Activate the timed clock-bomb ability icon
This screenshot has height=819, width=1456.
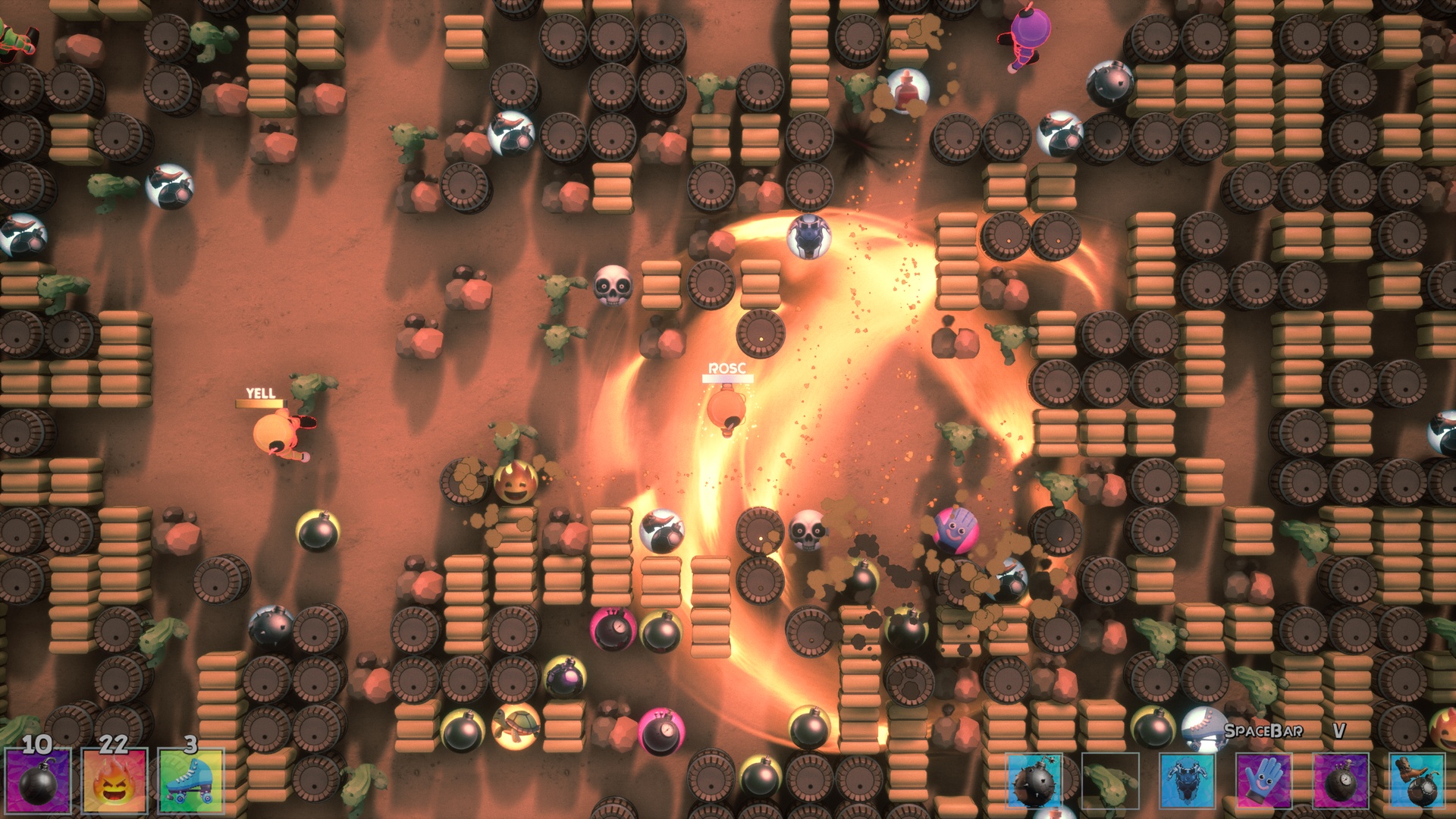coord(1341,781)
